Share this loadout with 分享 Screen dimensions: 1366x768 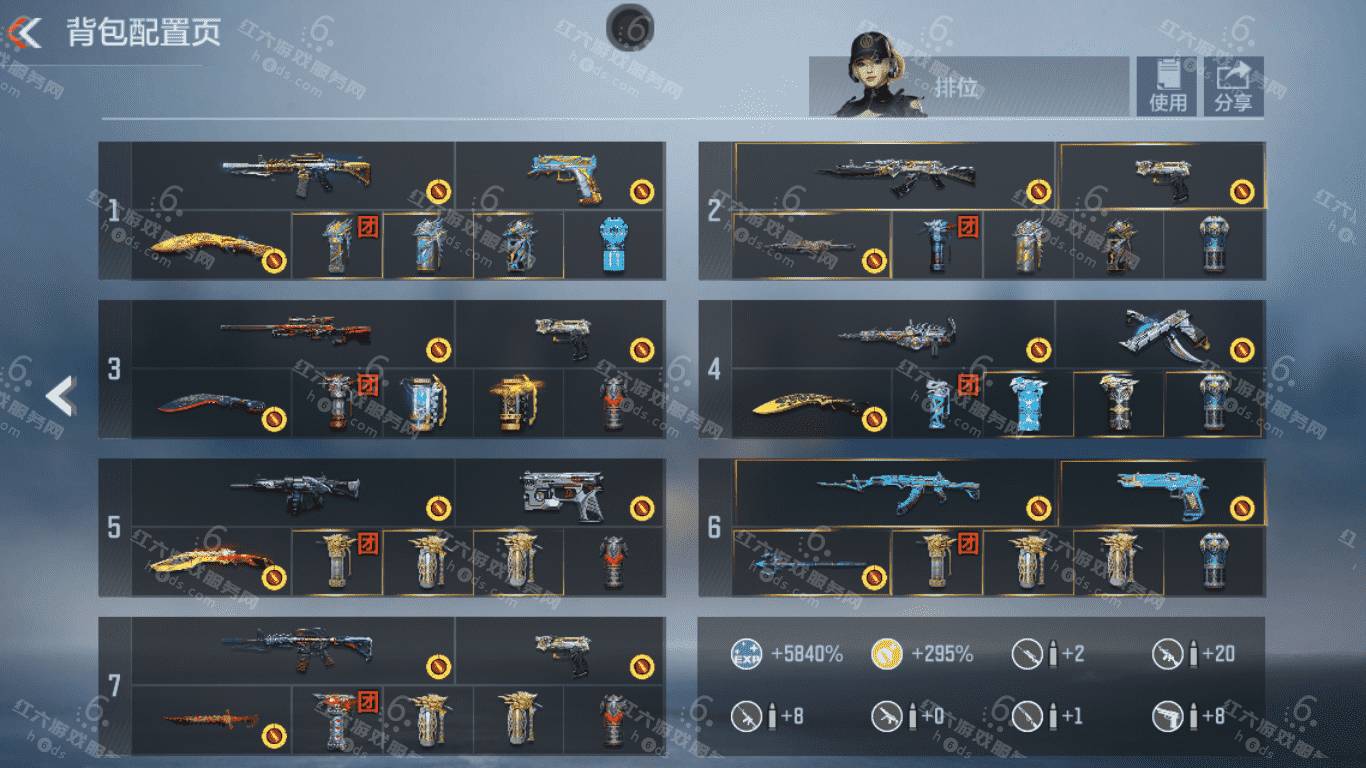1233,86
